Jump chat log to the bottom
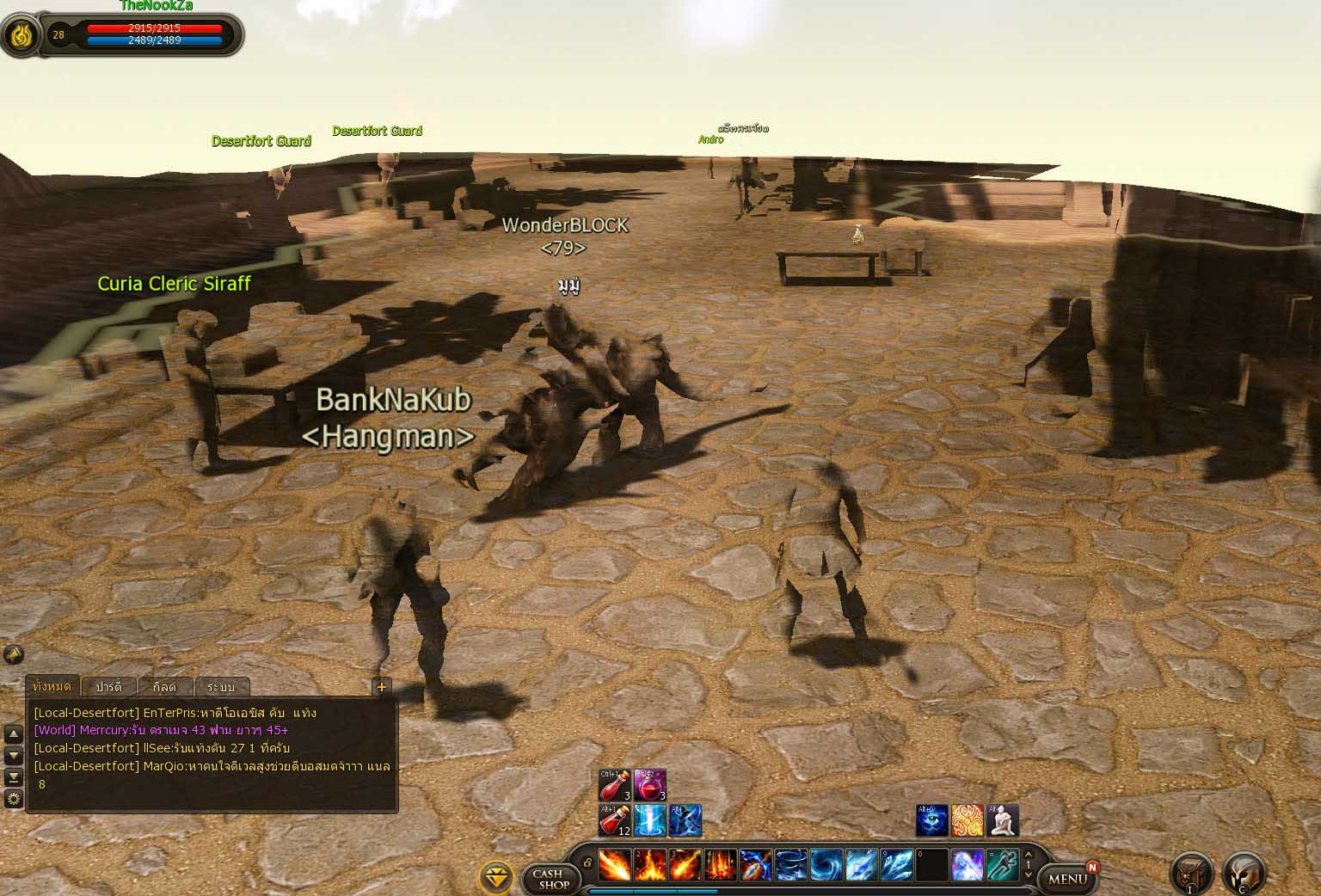This screenshot has height=896, width=1321. coord(14,776)
